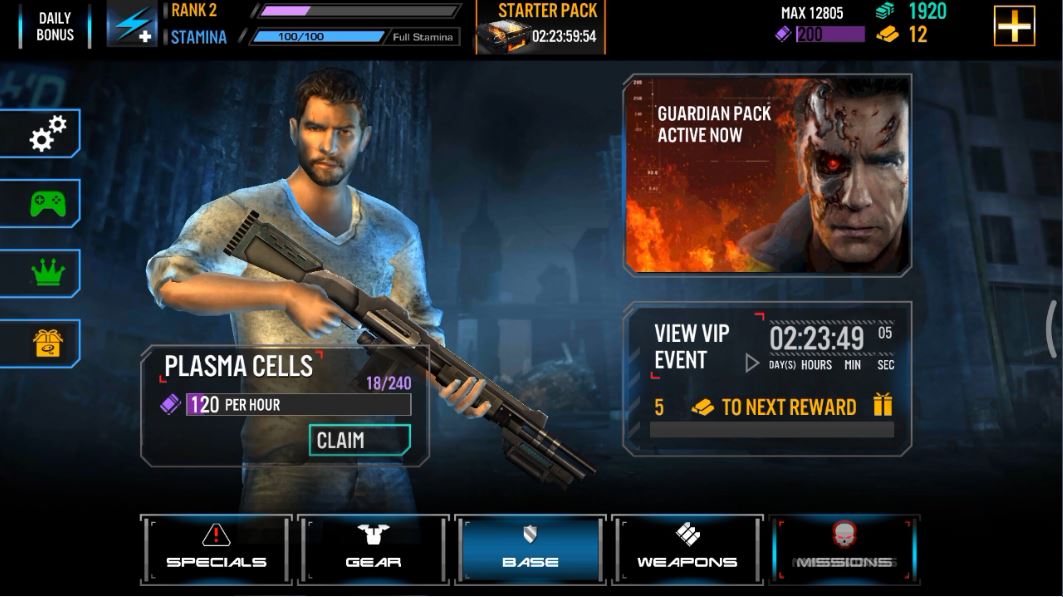Open settings with the gears icon
Image resolution: width=1063 pixels, height=597 pixels.
[x=46, y=134]
